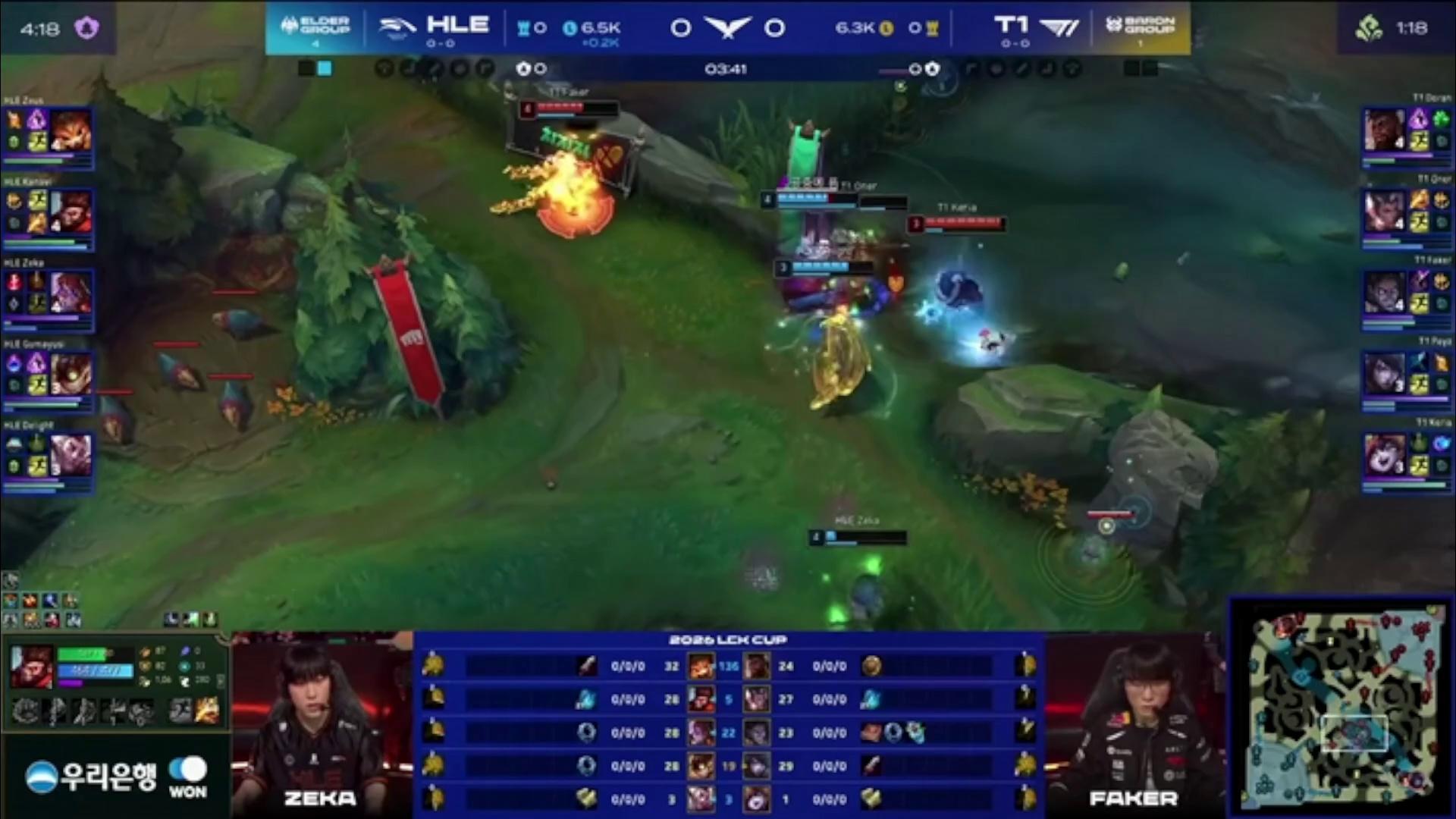The height and width of the screenshot is (819, 1456).
Task: Click the HLE team logo in scoreboard
Action: [x=397, y=28]
